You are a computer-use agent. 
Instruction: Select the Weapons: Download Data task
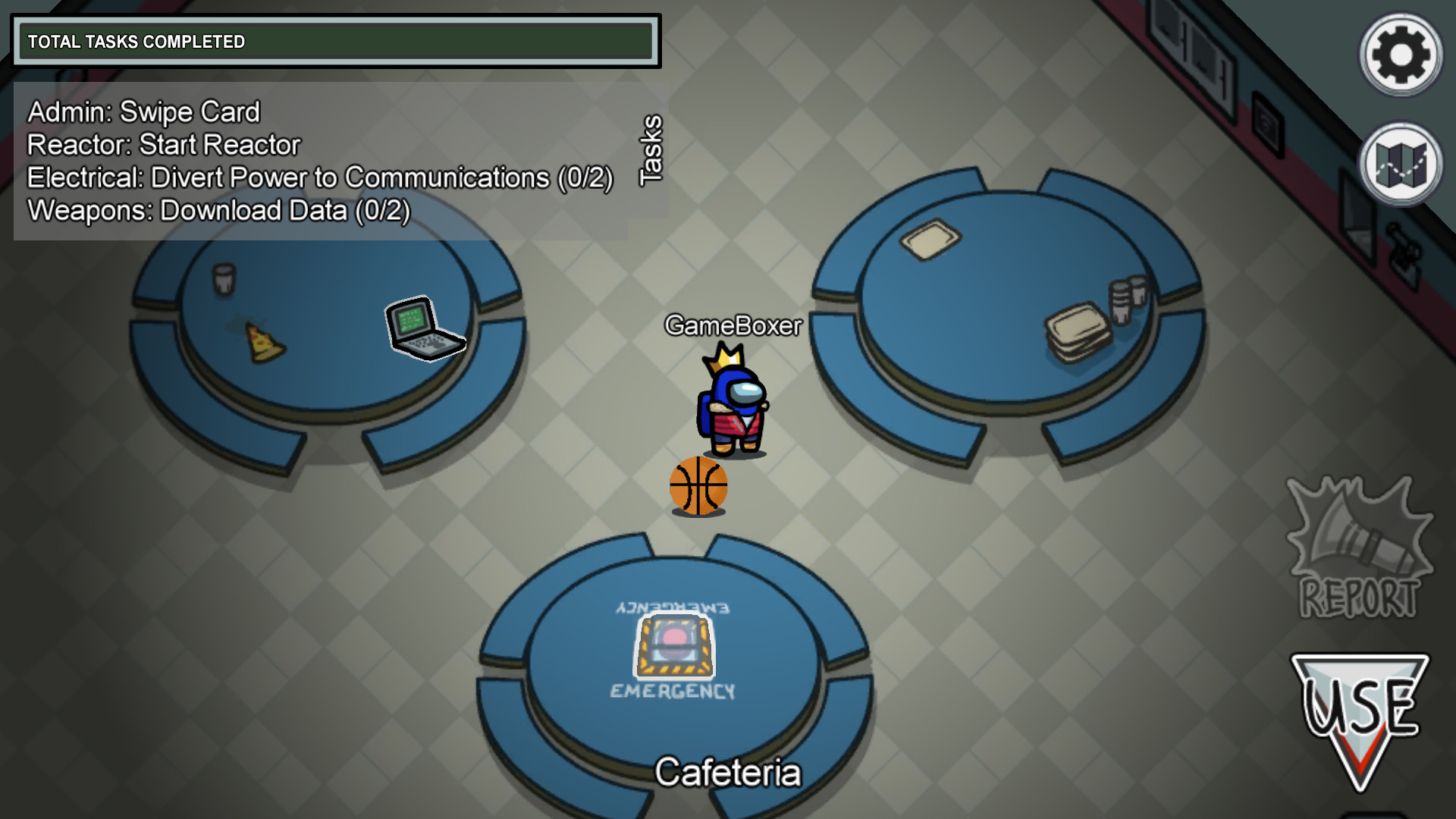[217, 210]
